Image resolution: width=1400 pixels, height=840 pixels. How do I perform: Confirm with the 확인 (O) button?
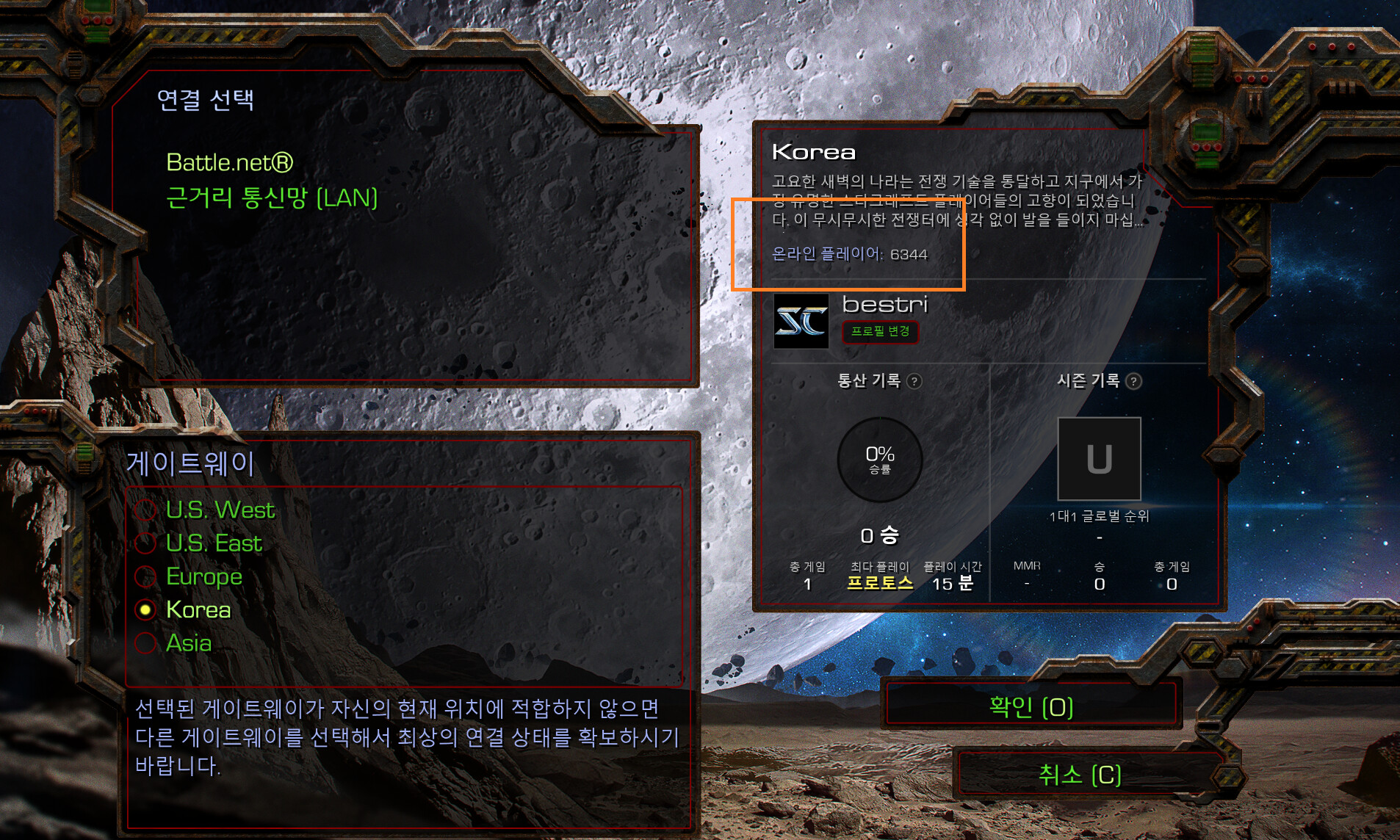click(1031, 706)
